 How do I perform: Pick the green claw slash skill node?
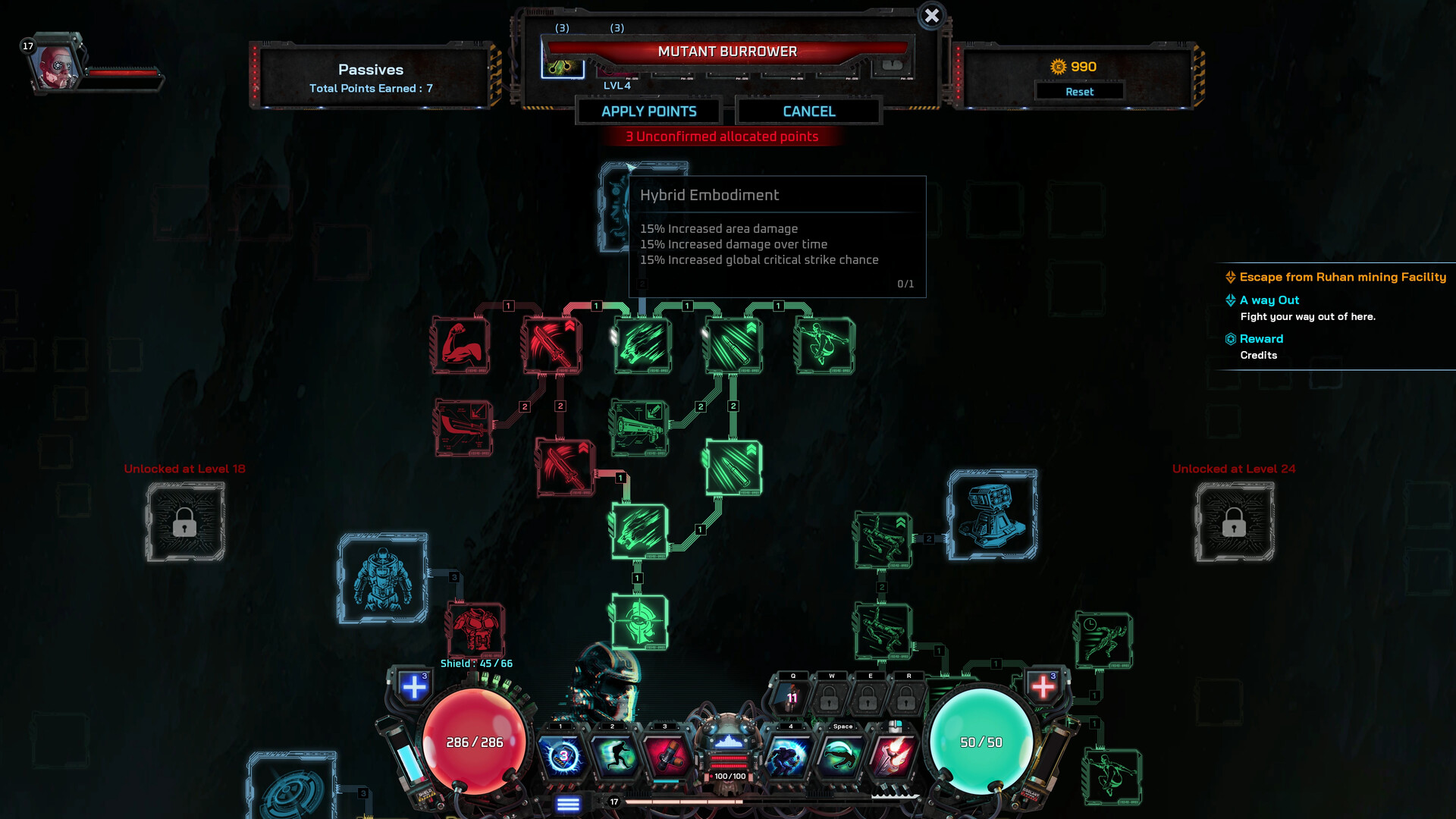(642, 345)
